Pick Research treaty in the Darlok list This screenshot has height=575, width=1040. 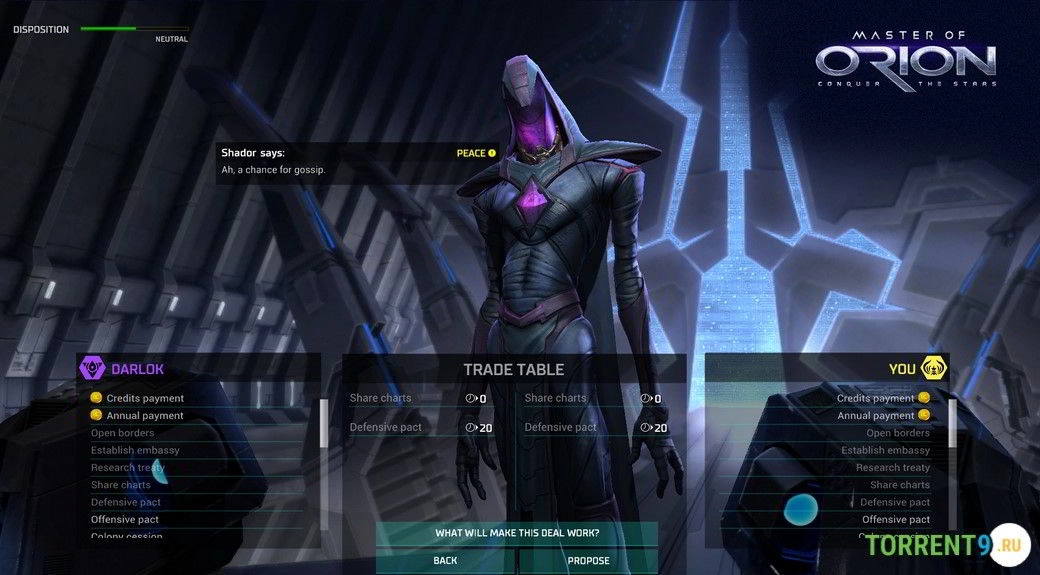(128, 467)
